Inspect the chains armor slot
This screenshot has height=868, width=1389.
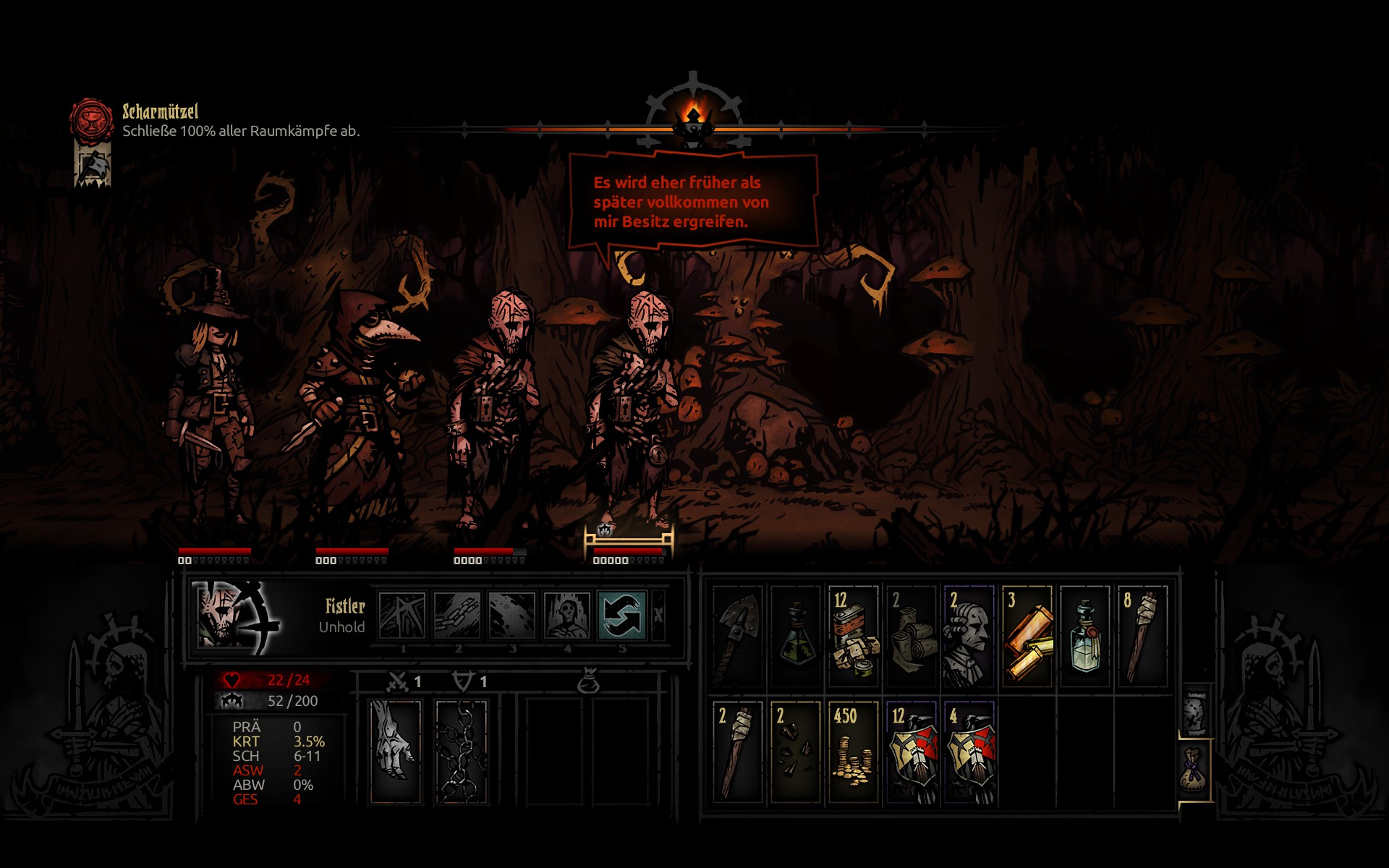[x=461, y=751]
